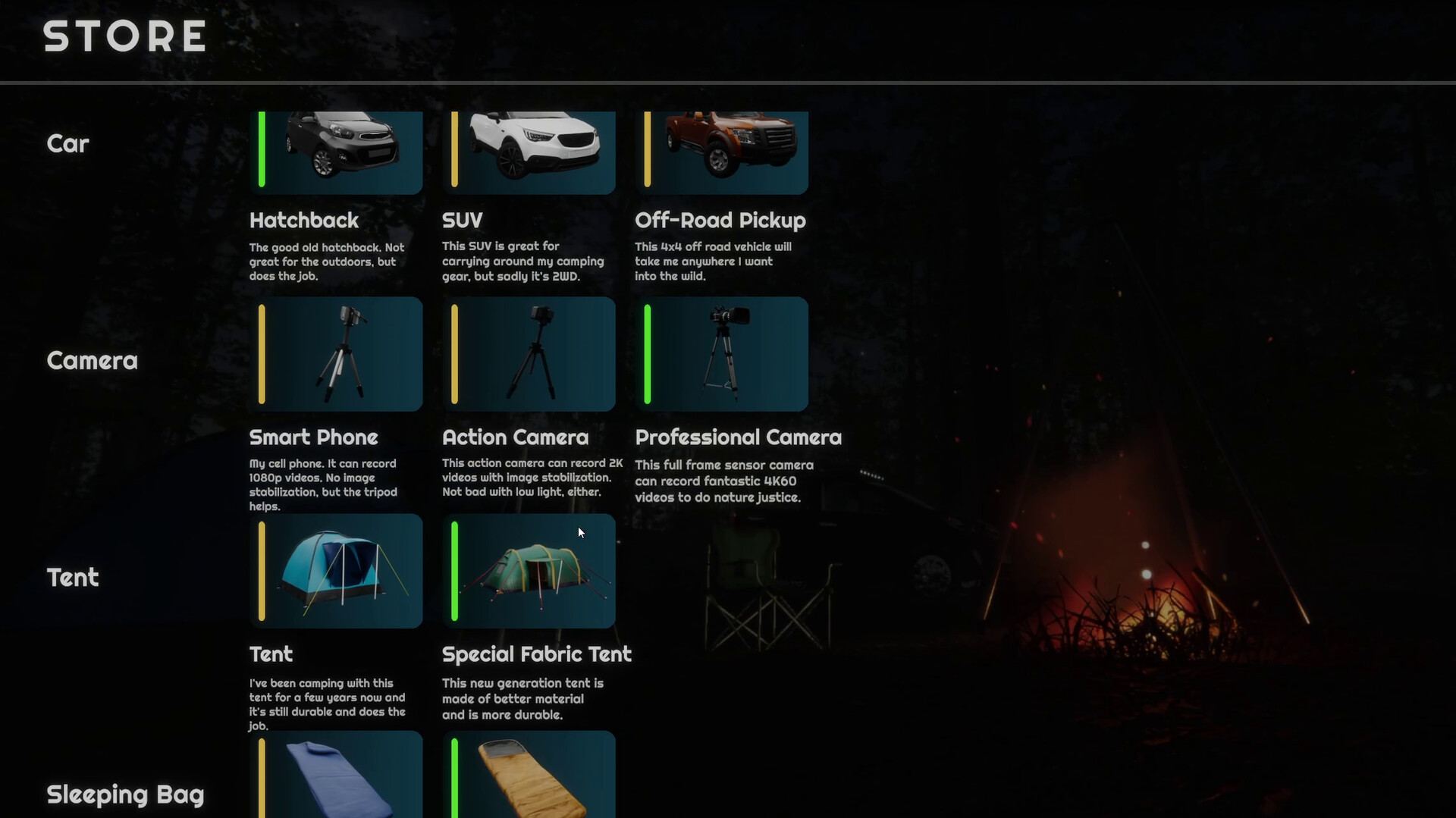The image size is (1456, 818).
Task: Select the Sleeping Bag category
Action: click(124, 794)
